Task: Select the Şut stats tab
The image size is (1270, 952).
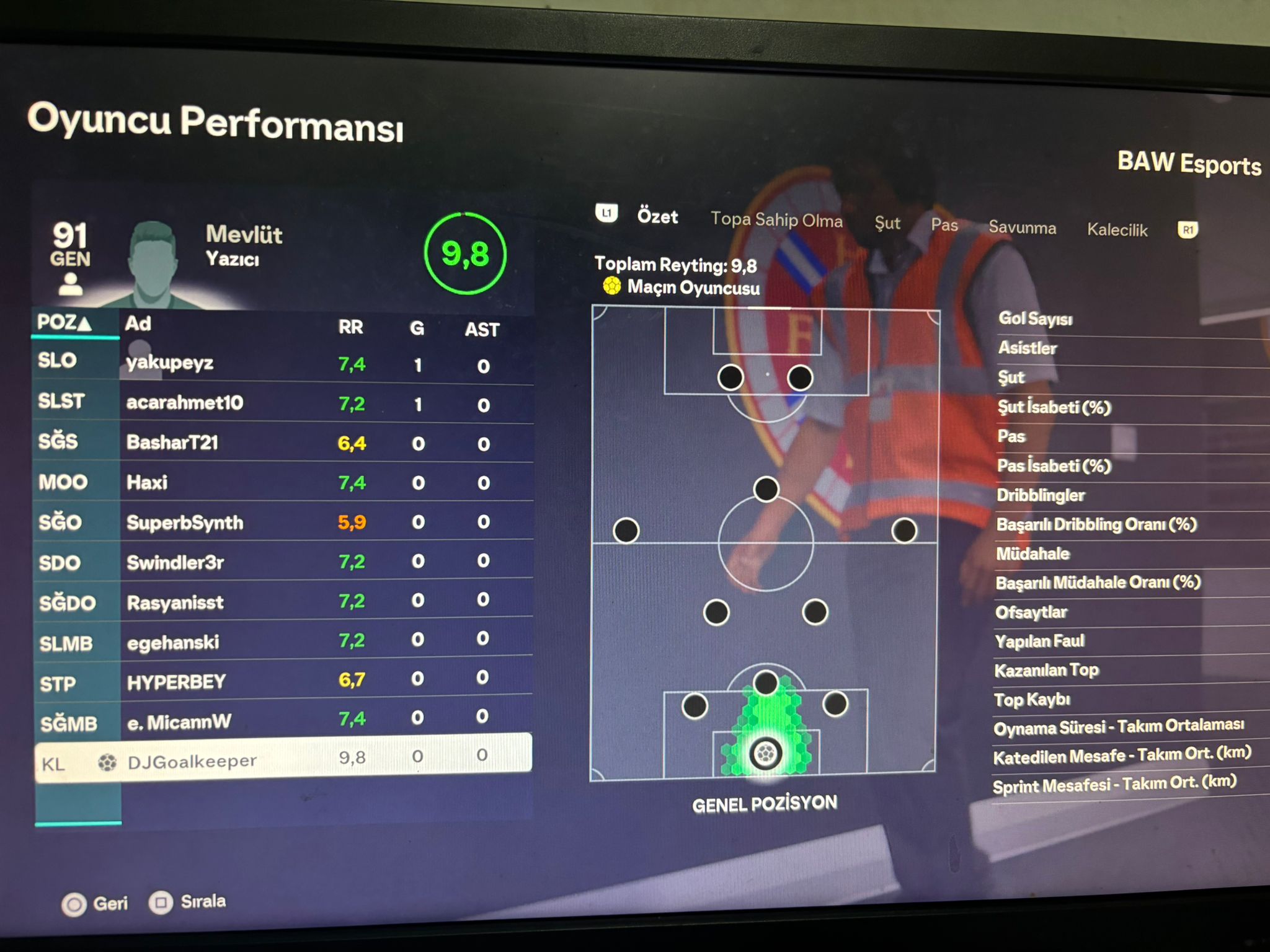Action: [887, 223]
